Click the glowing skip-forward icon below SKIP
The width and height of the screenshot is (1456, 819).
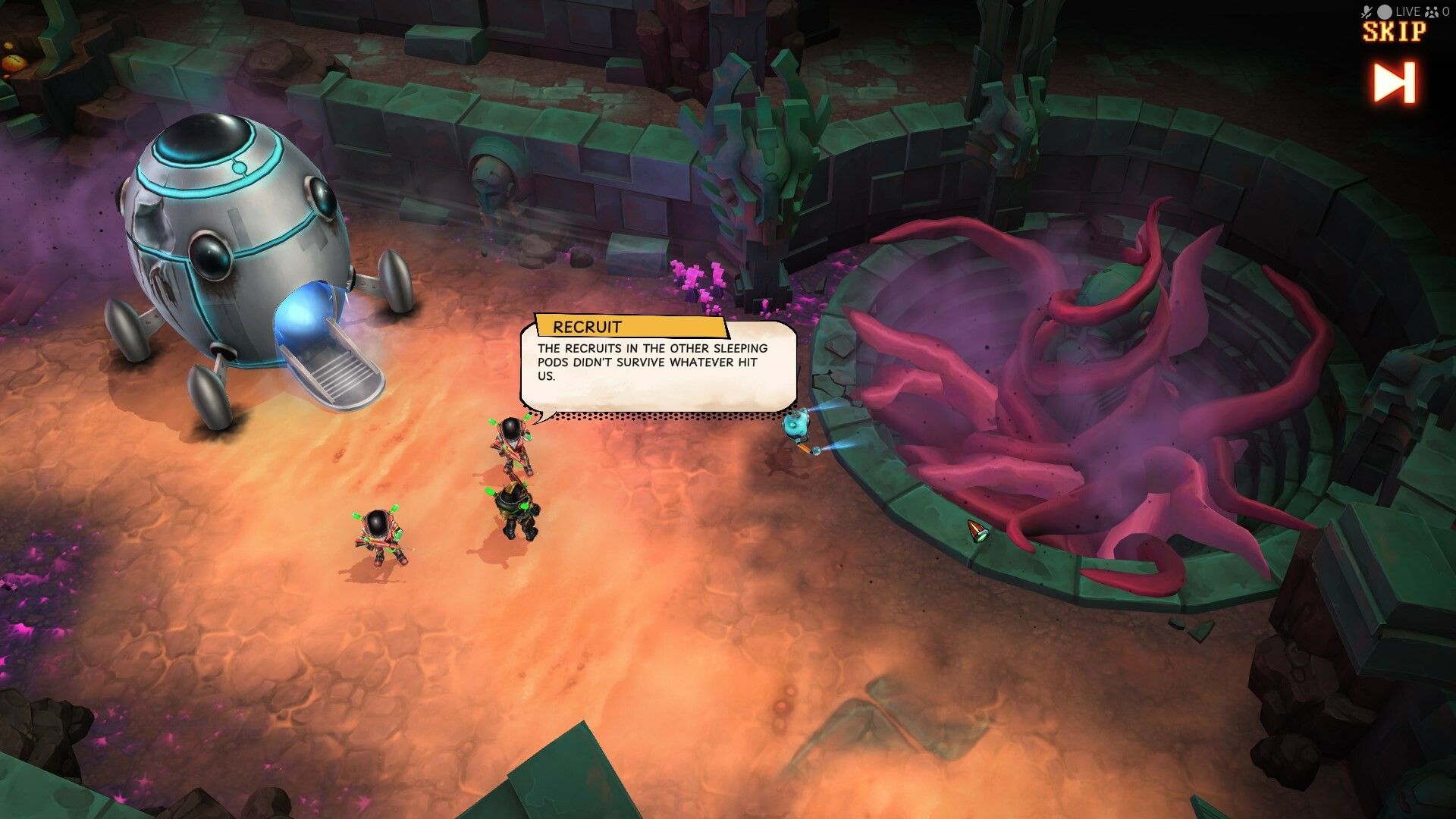coord(1394,83)
